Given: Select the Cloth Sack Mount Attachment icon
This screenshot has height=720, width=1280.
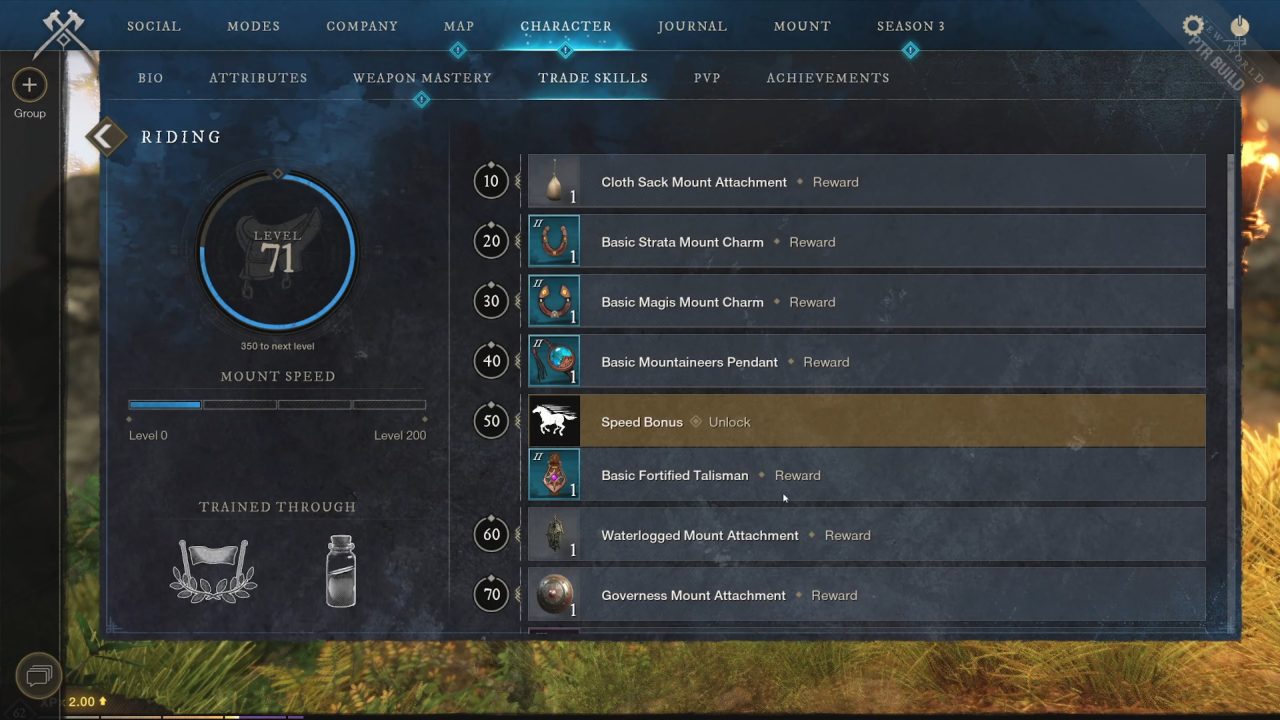Looking at the screenshot, I should point(555,181).
